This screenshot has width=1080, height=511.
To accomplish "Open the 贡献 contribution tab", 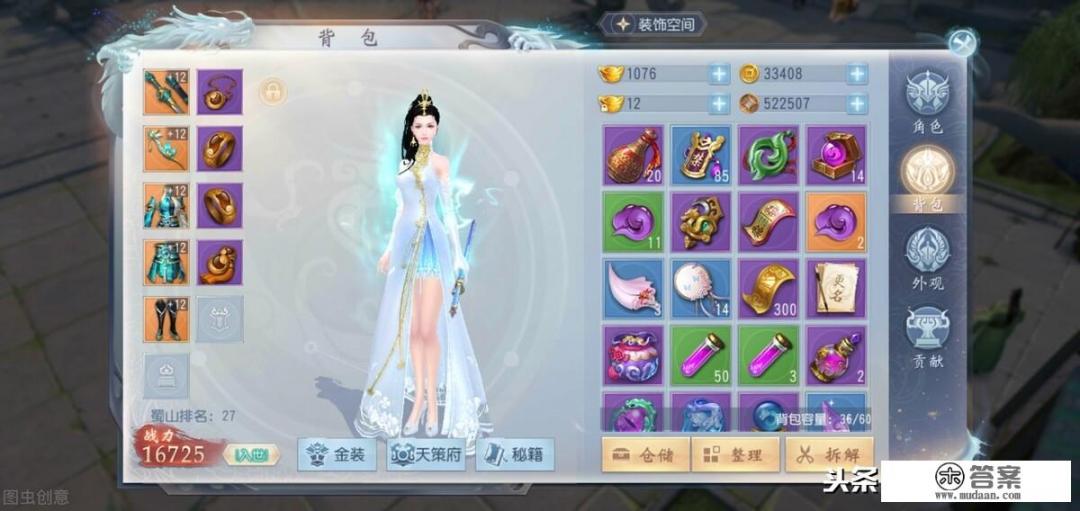I will click(925, 335).
